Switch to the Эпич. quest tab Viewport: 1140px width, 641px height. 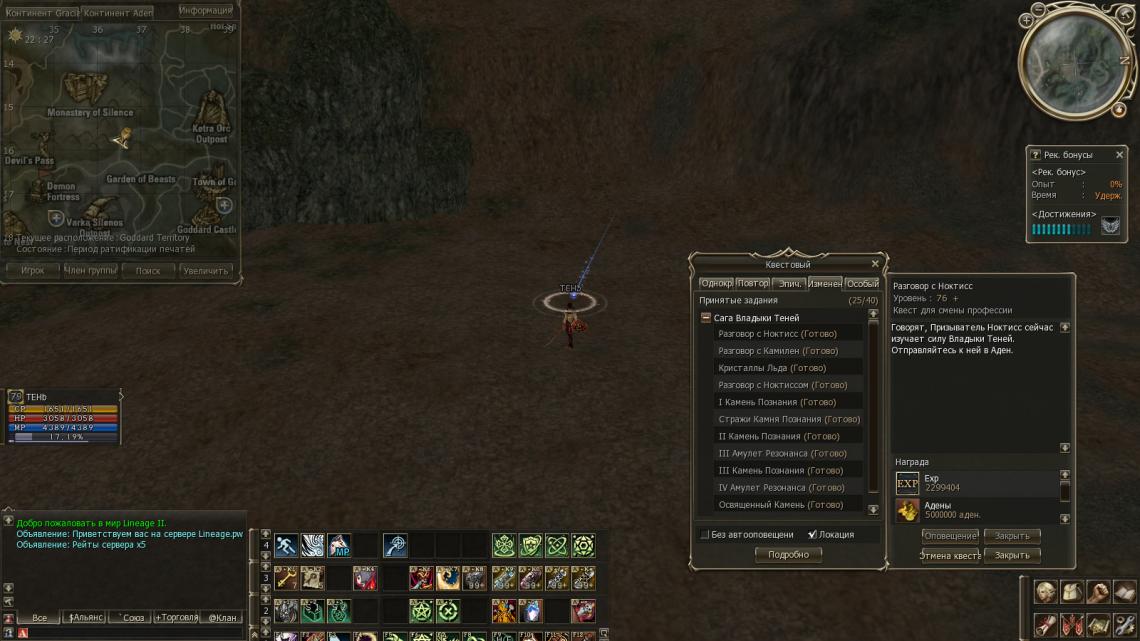click(789, 284)
